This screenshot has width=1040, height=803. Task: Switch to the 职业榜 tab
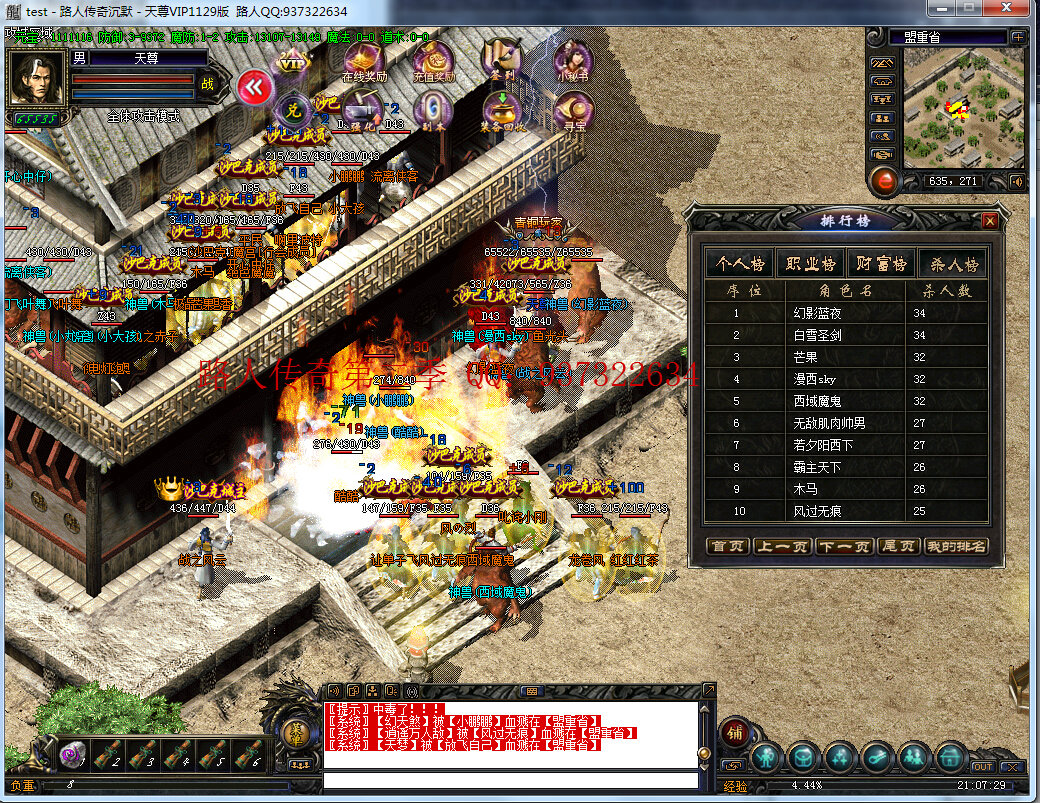810,264
